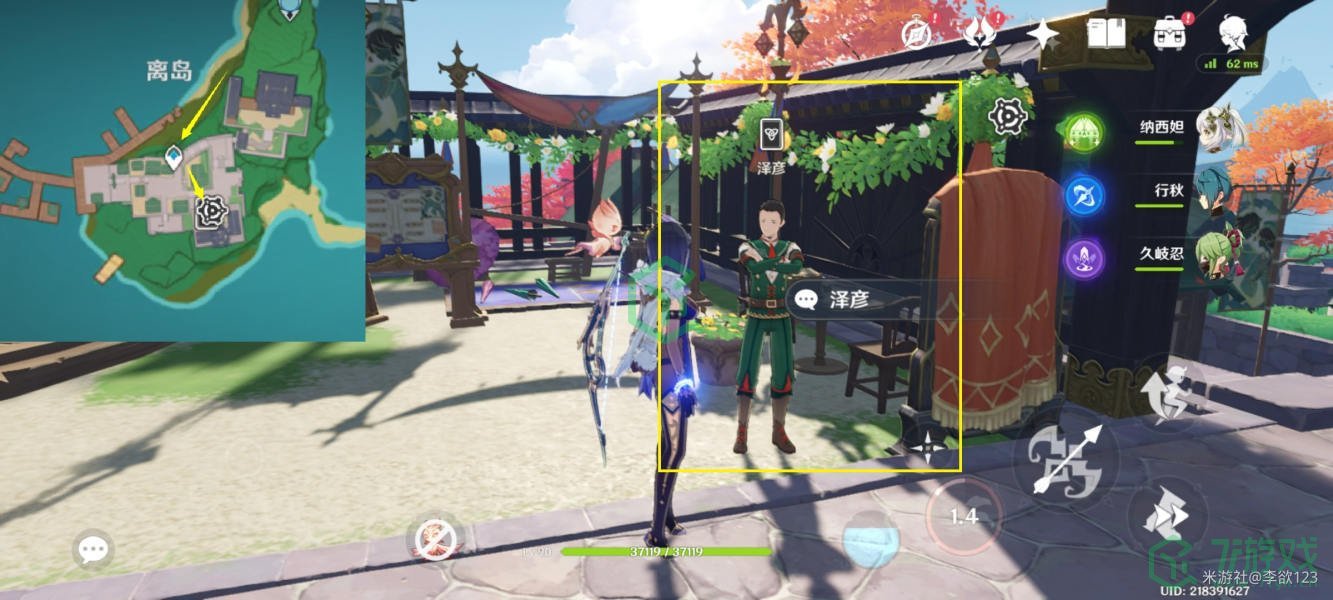
Task: Open the compass events icon
Action: tap(916, 34)
